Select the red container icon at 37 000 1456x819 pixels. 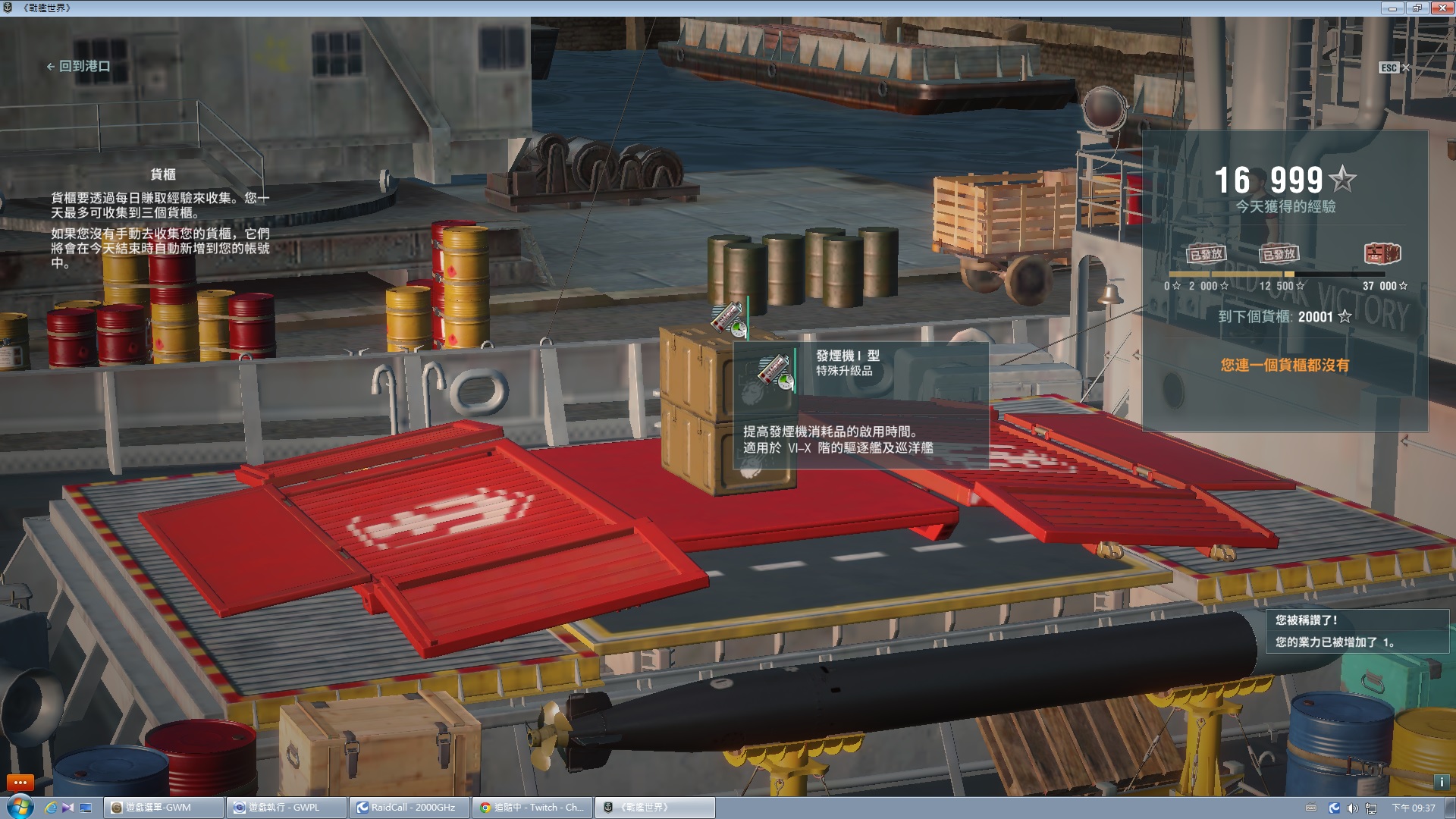(x=1382, y=253)
